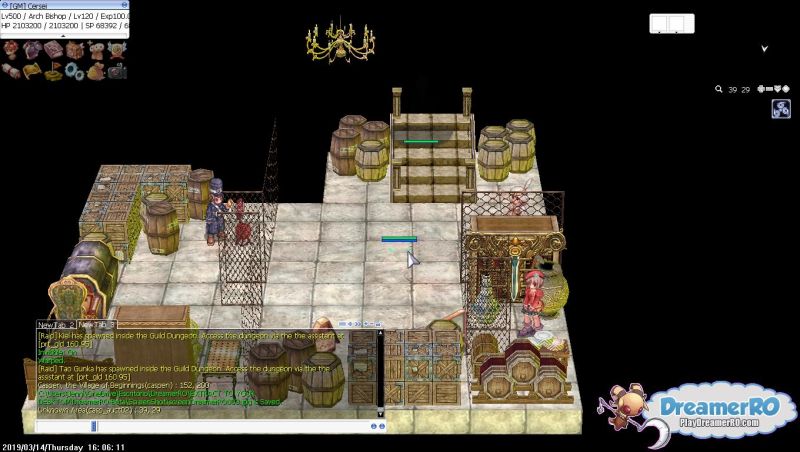Image resolution: width=800 pixels, height=452 pixels.
Task: Open the flag on map icon
Action: (x=50, y=71)
